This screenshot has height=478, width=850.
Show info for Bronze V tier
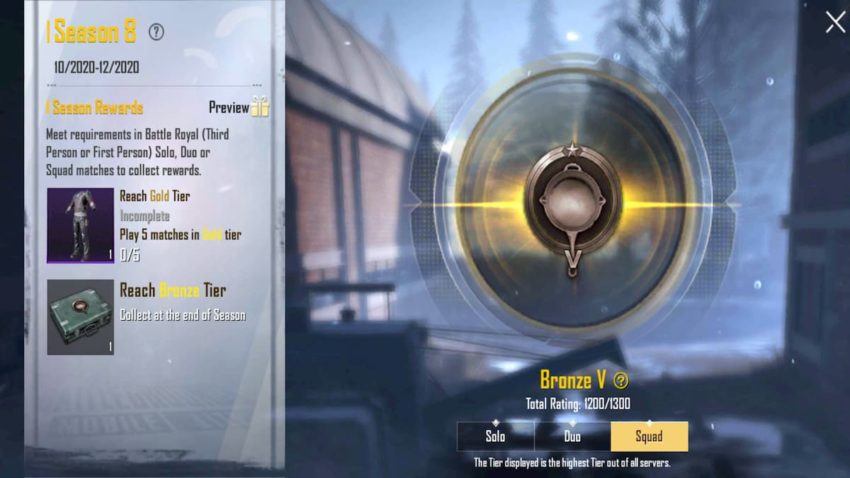point(621,380)
